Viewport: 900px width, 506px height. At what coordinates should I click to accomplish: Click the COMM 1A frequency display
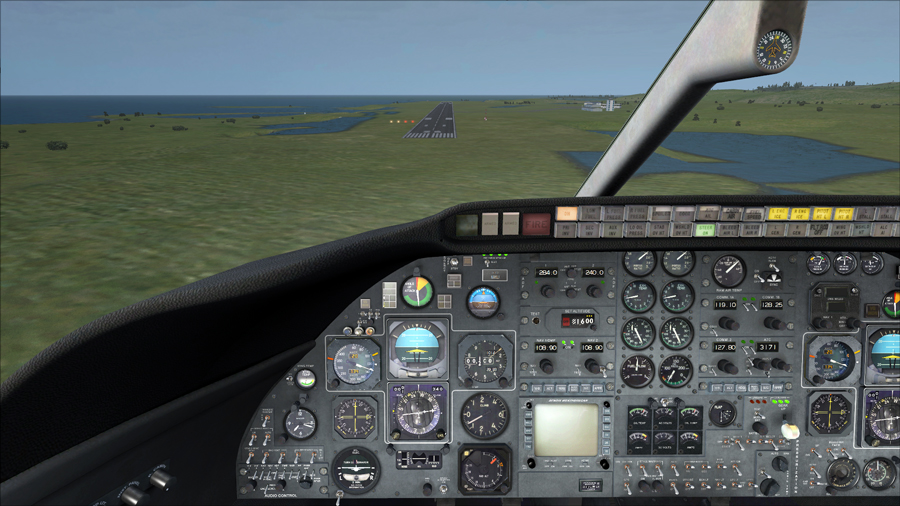724,302
